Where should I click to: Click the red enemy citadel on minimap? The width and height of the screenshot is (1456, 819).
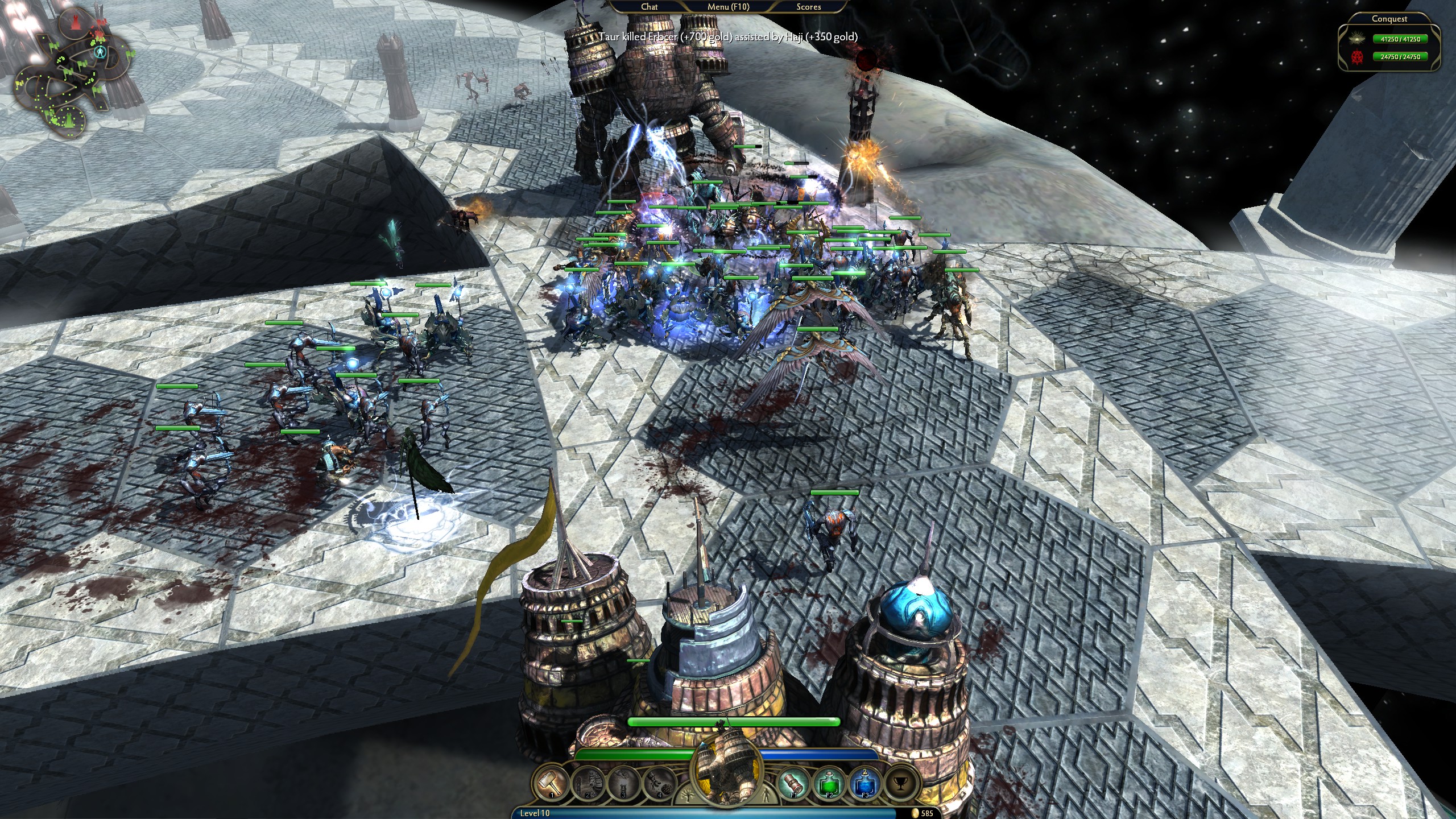(x=75, y=23)
